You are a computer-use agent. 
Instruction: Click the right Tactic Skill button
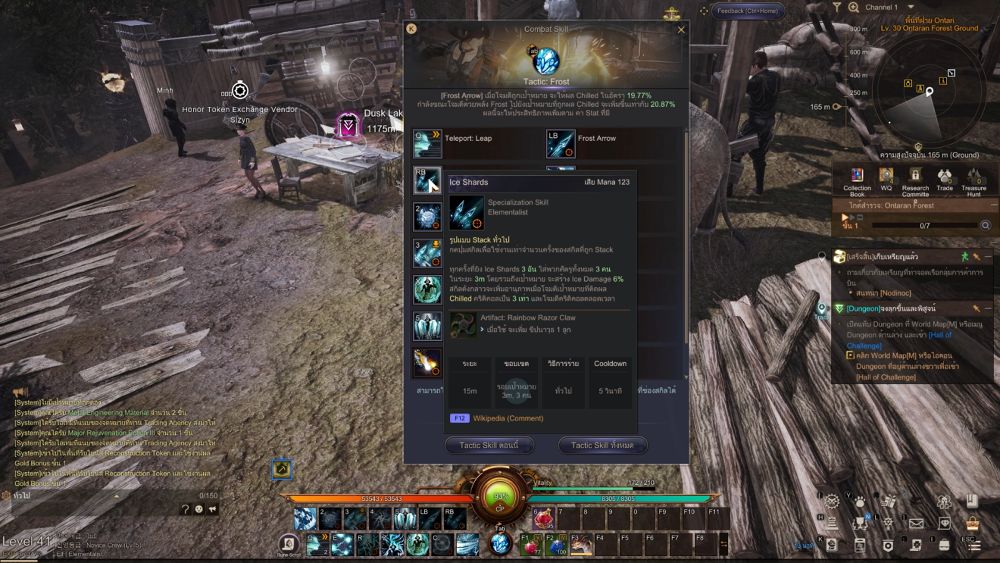coord(602,445)
